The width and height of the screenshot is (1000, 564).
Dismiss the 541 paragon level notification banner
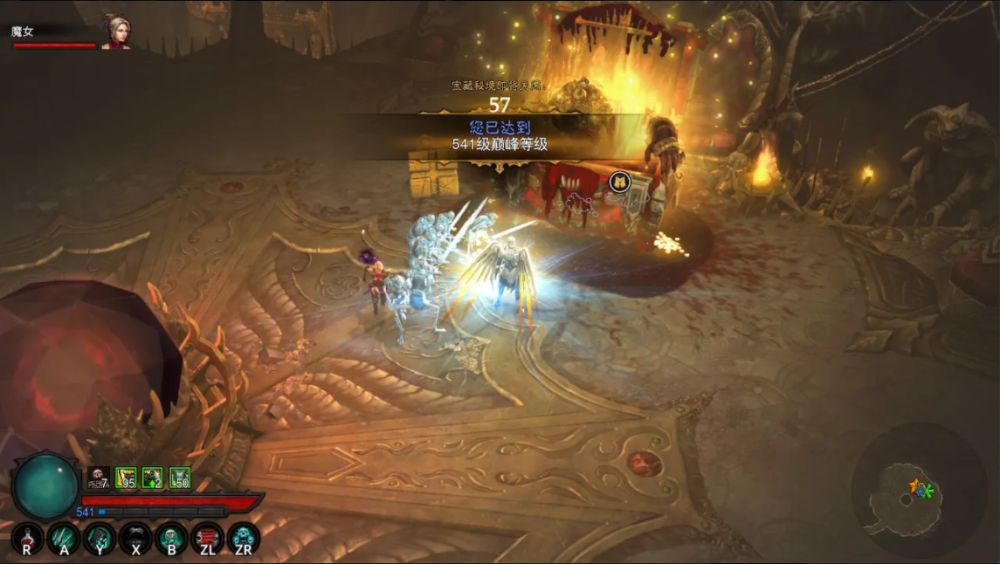pos(499,135)
